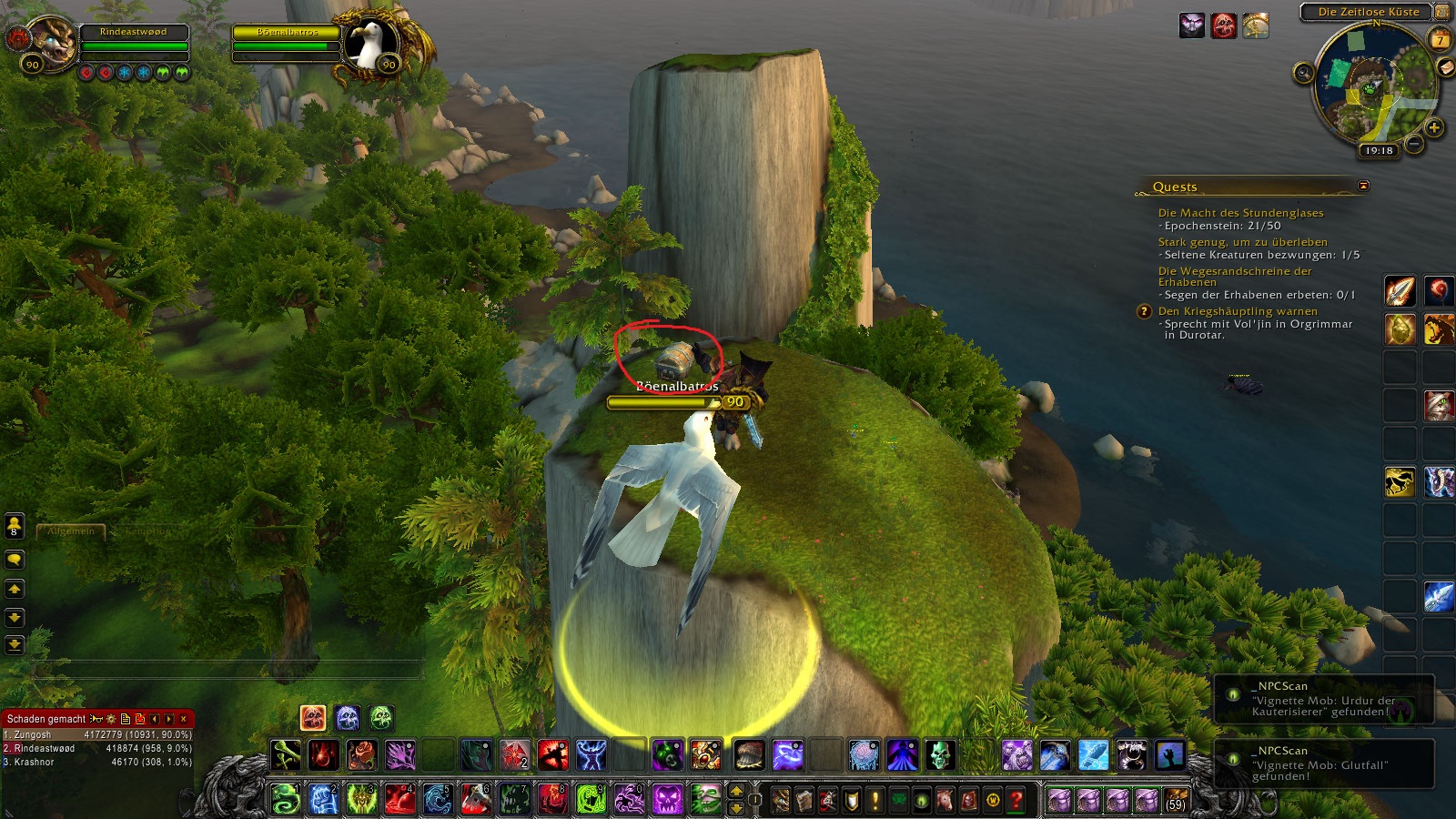Click NPCScan alert for Glutfall
The width and height of the screenshot is (1456, 819).
[1324, 763]
